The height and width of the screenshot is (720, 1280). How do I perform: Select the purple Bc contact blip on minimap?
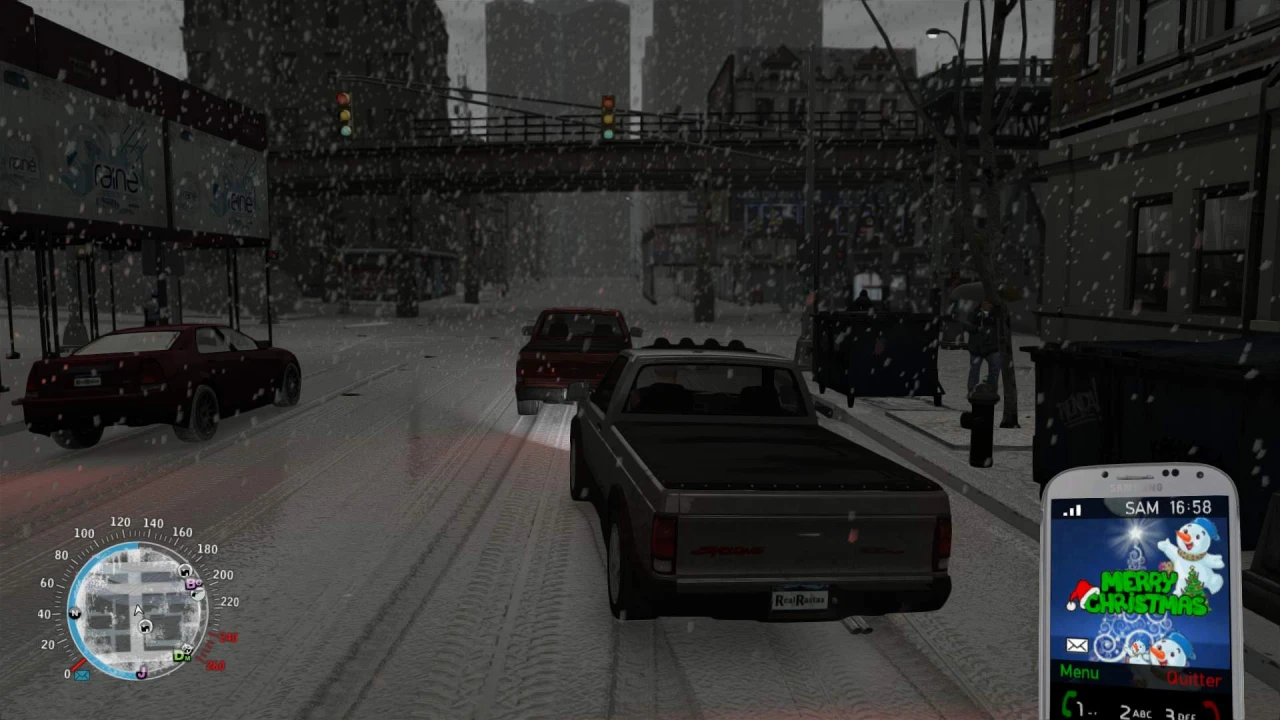pyautogui.click(x=190, y=584)
